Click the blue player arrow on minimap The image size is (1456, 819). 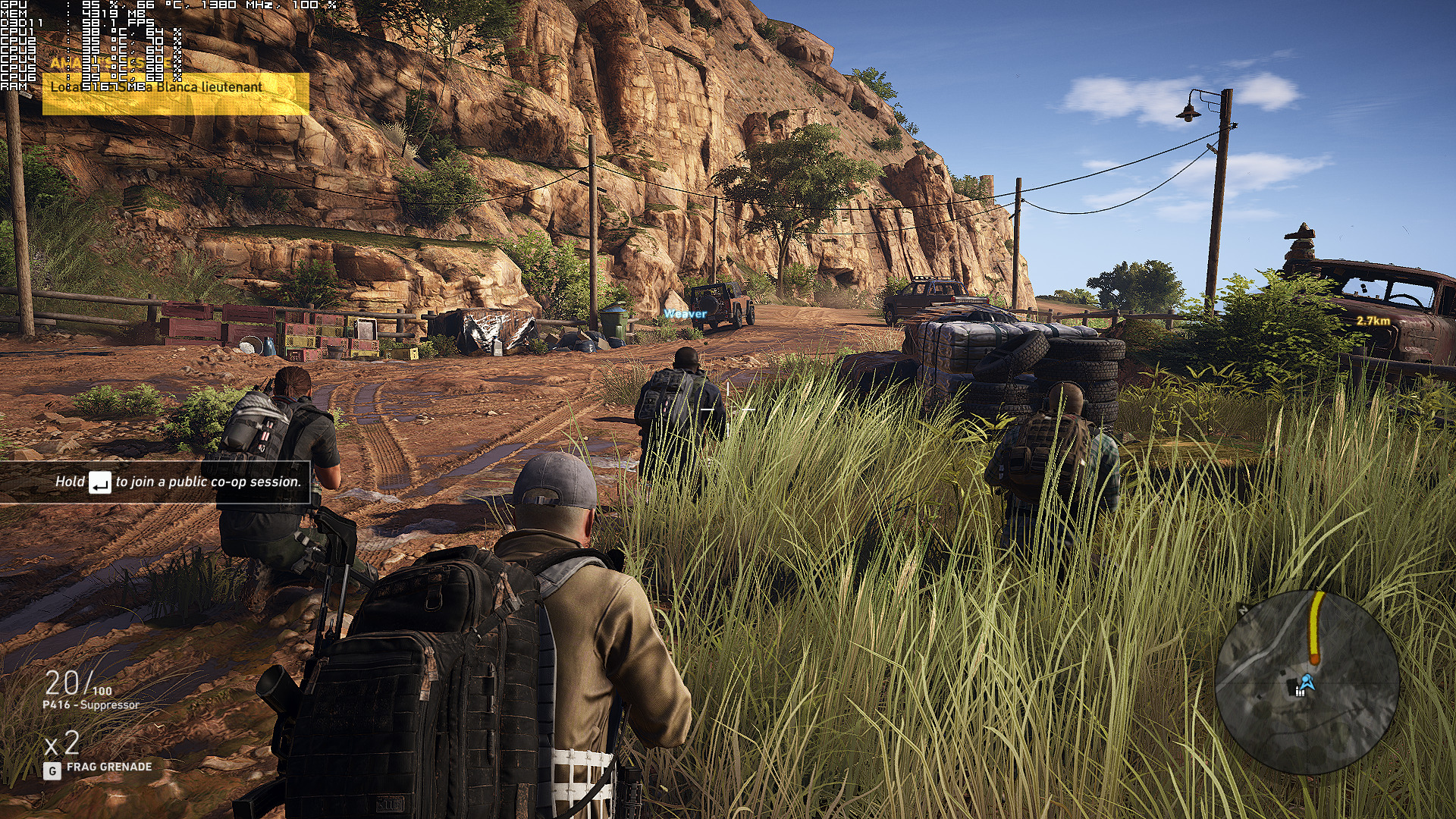[x=1307, y=681]
